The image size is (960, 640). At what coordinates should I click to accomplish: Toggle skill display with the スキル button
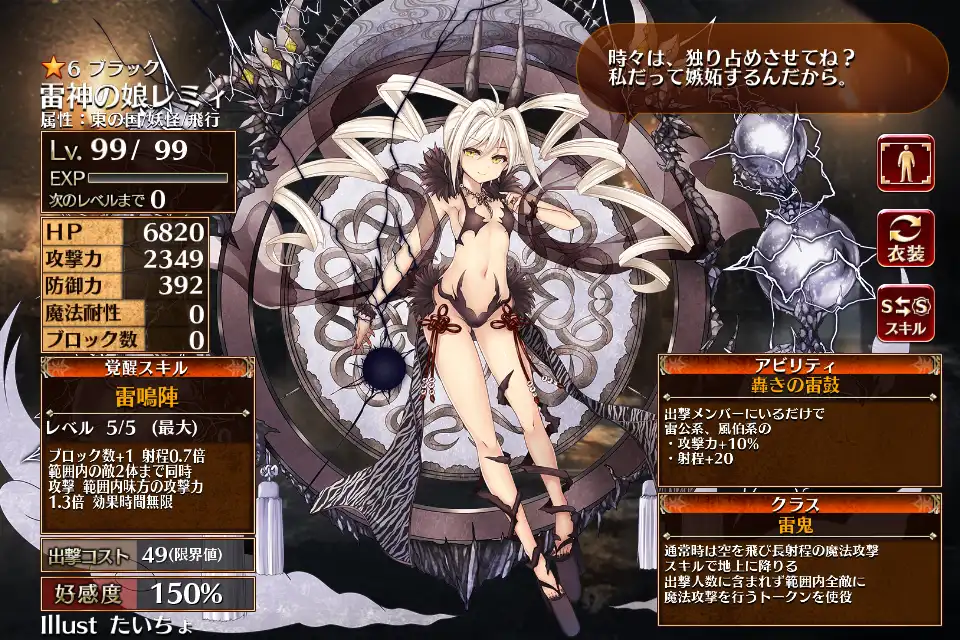pyautogui.click(x=905, y=311)
